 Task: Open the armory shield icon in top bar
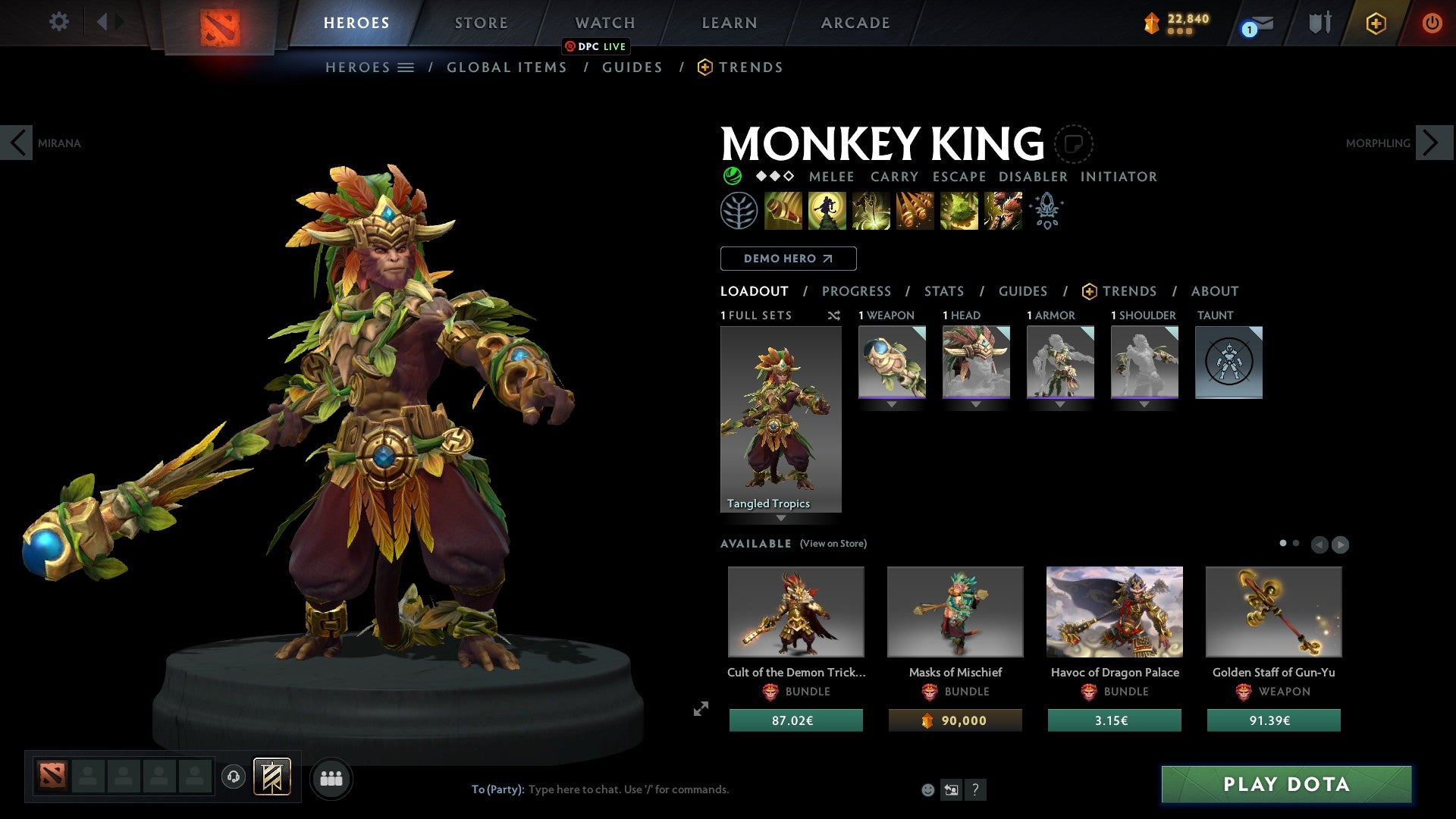coord(1319,22)
